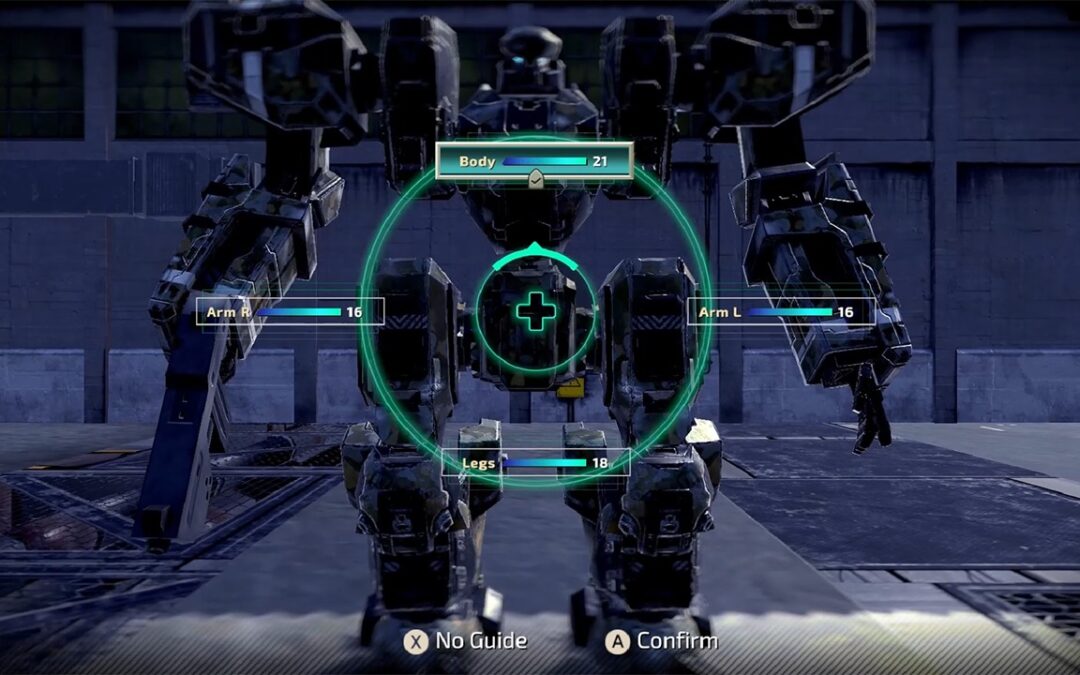Toggle the No Guide option
Viewport: 1080px width, 675px height.
465,641
